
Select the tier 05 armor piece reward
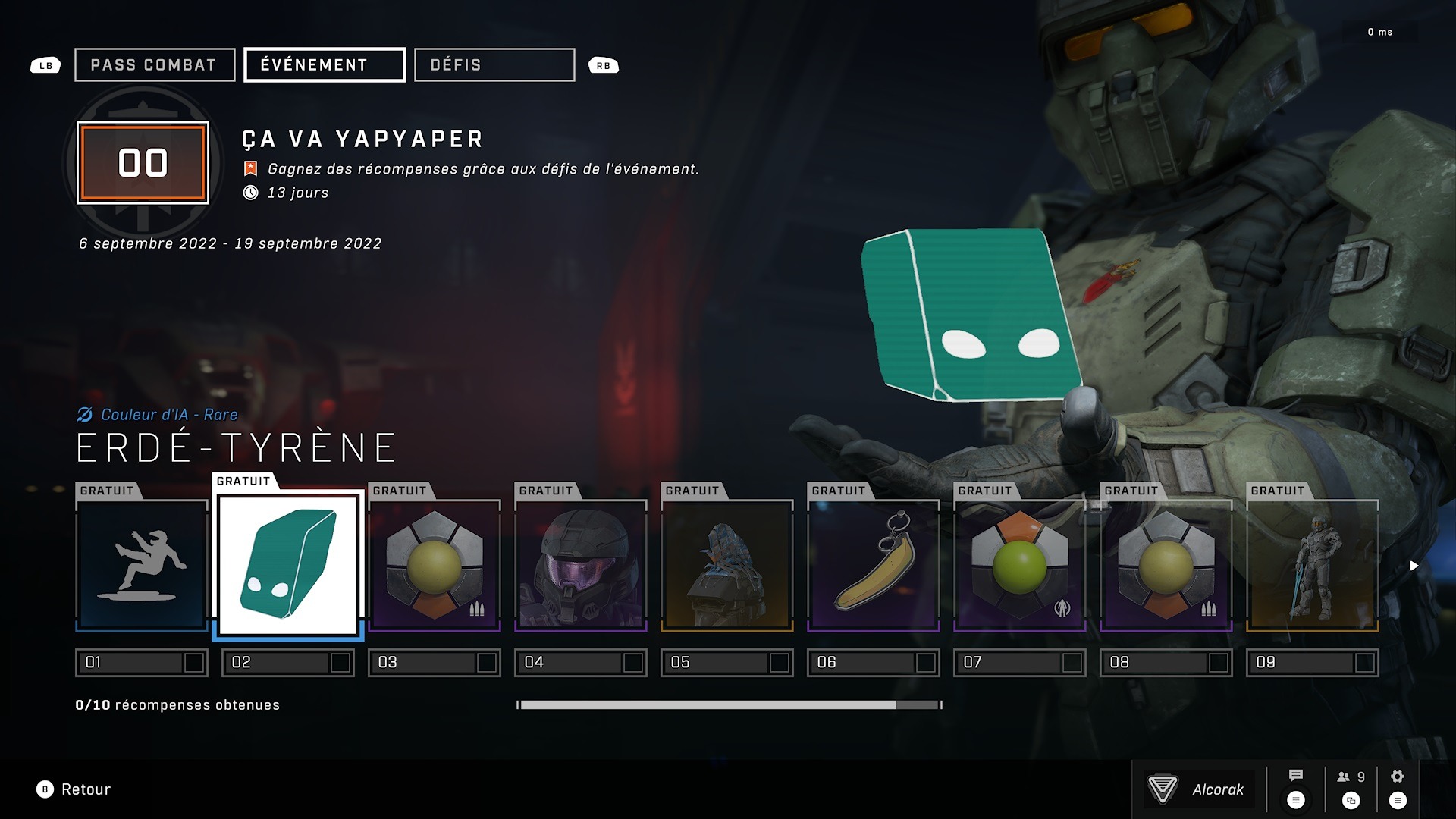click(727, 566)
